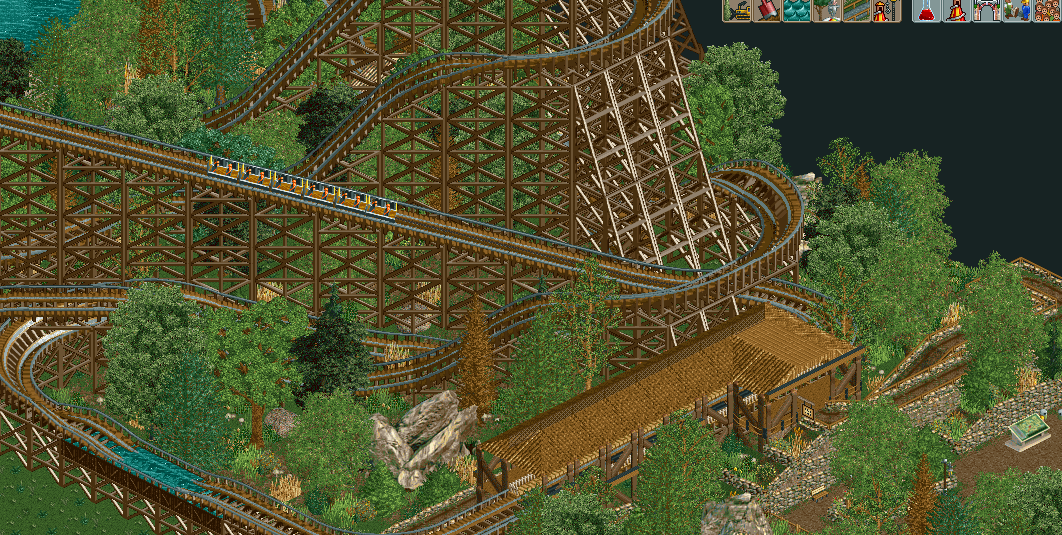Open the park entrance information
The width and height of the screenshot is (1062, 535).
(988, 11)
